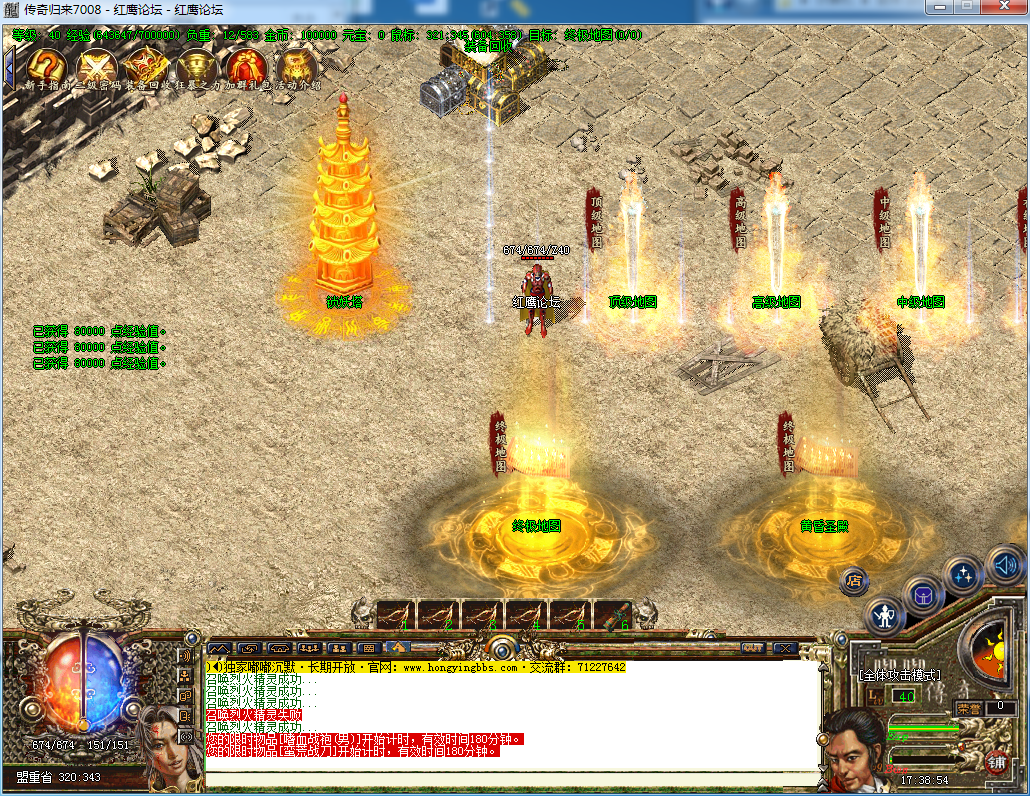Open the 装备回收 equipment recycle icon

tap(147, 67)
